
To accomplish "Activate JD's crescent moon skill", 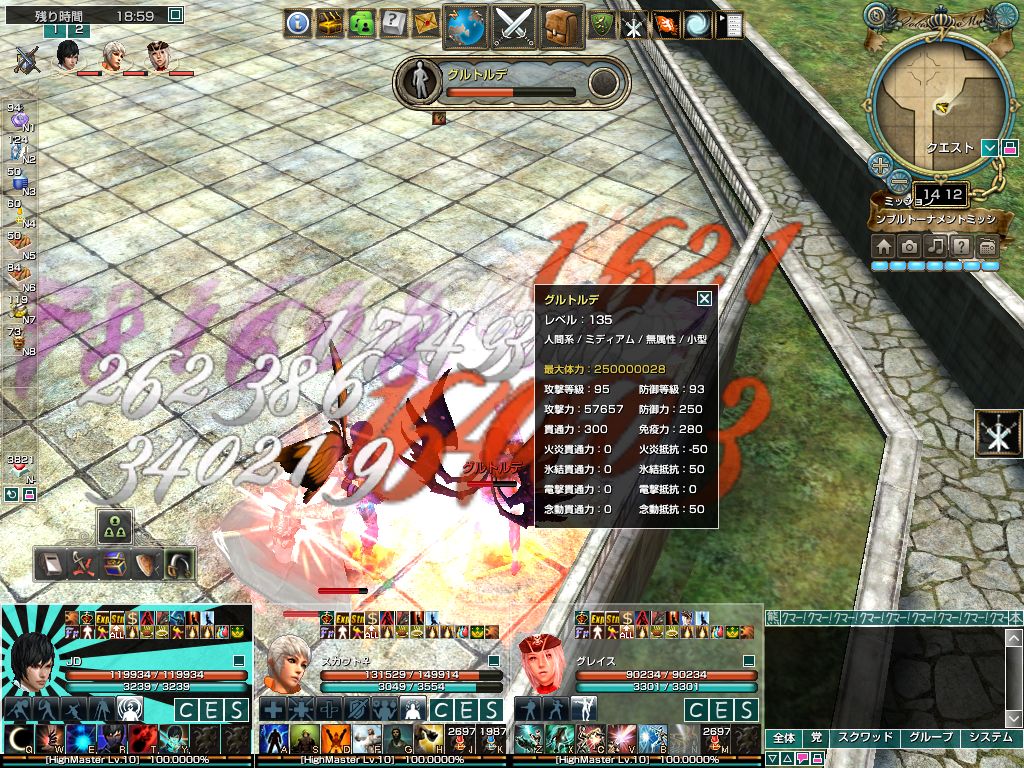I will (x=19, y=738).
